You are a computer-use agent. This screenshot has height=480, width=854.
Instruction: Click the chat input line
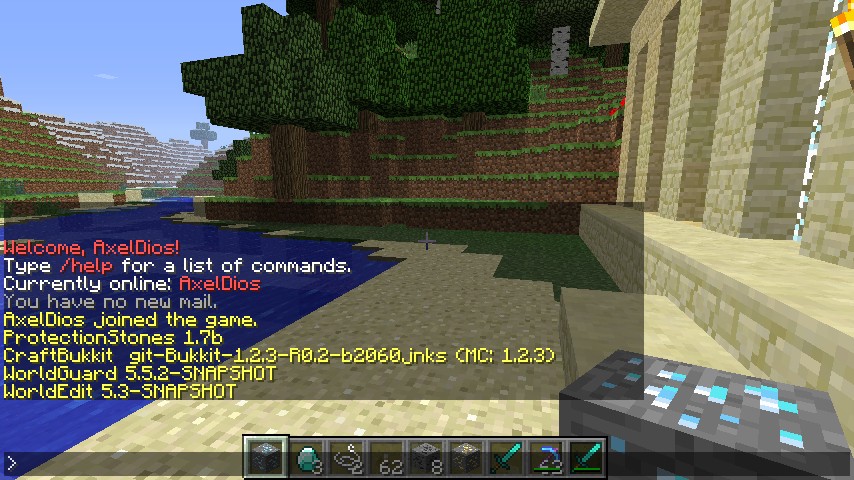120,463
